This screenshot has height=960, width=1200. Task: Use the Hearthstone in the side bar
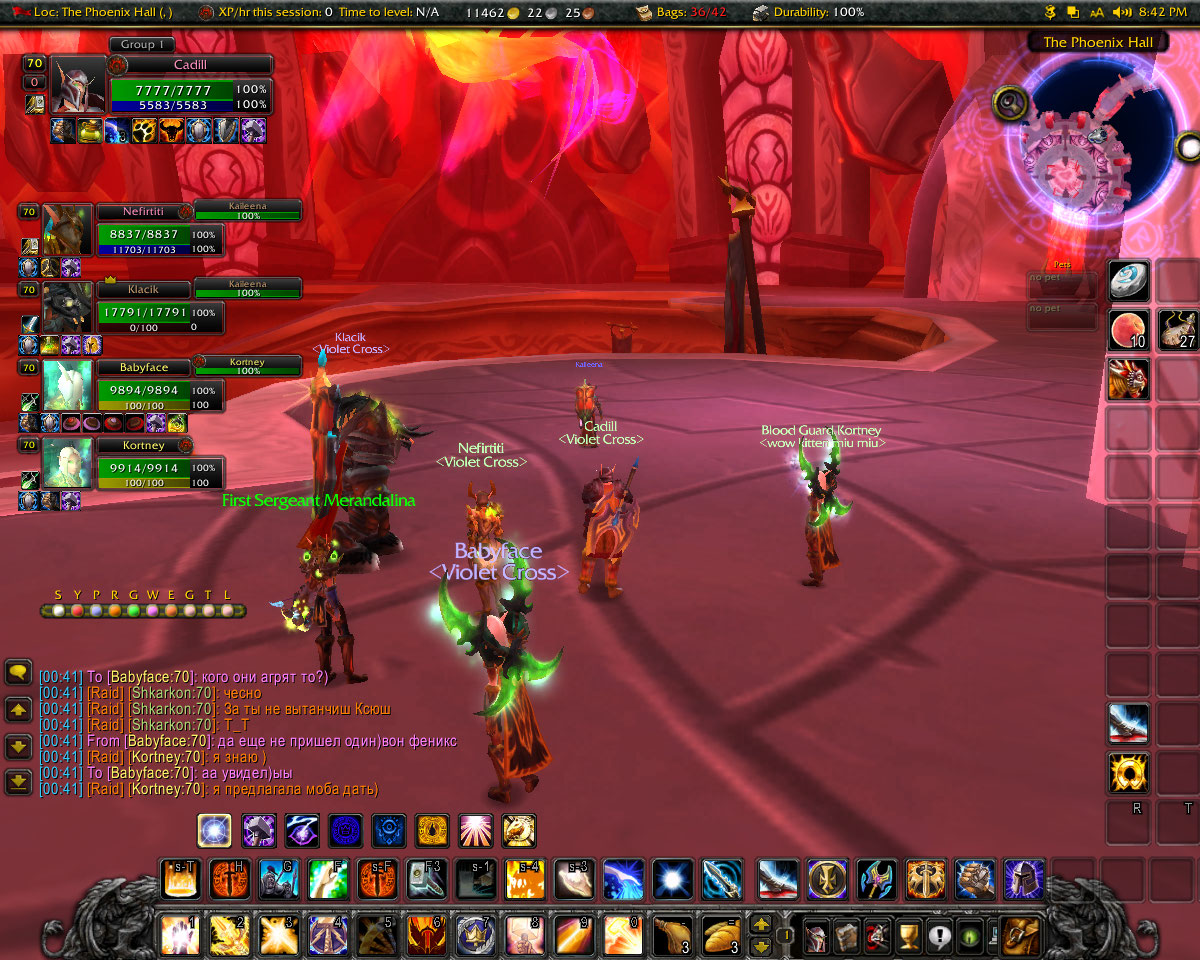(1129, 281)
